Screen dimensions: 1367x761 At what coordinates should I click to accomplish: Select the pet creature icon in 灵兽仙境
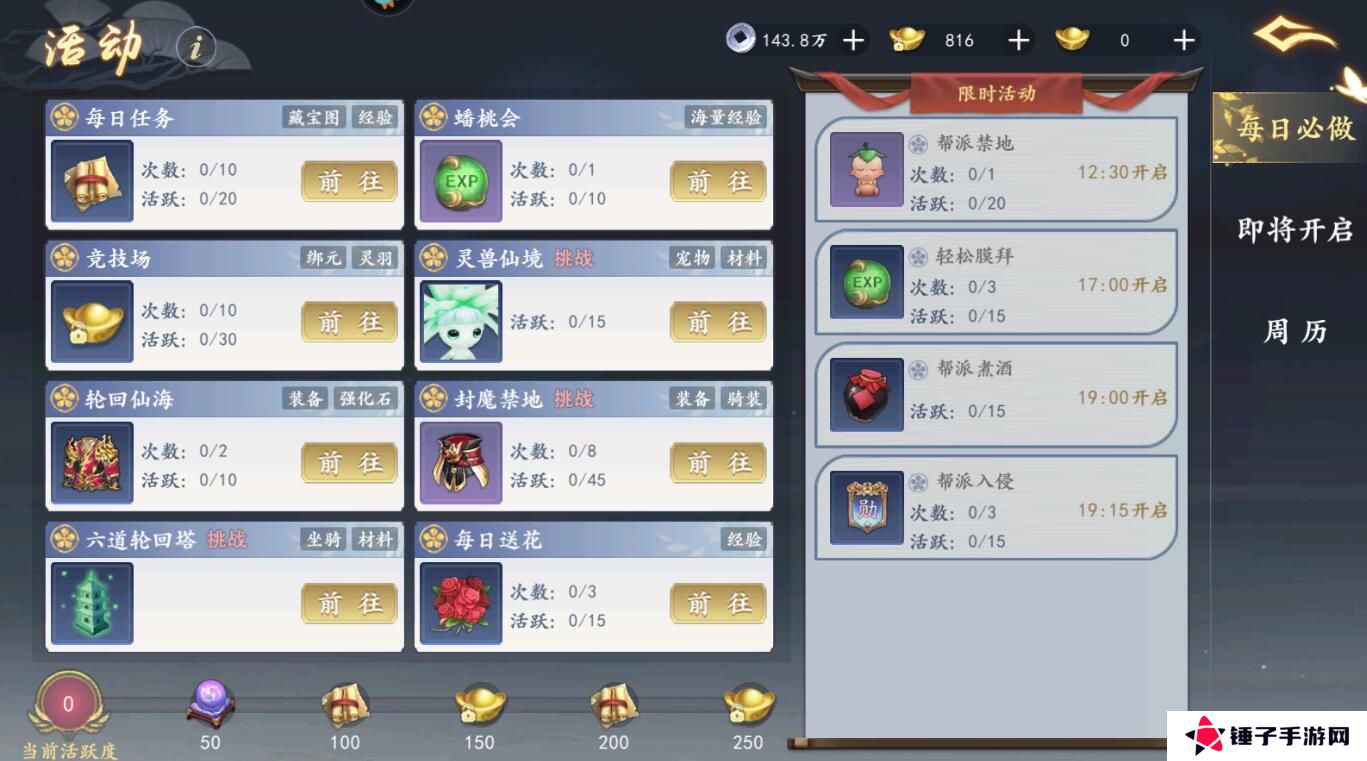pos(461,322)
